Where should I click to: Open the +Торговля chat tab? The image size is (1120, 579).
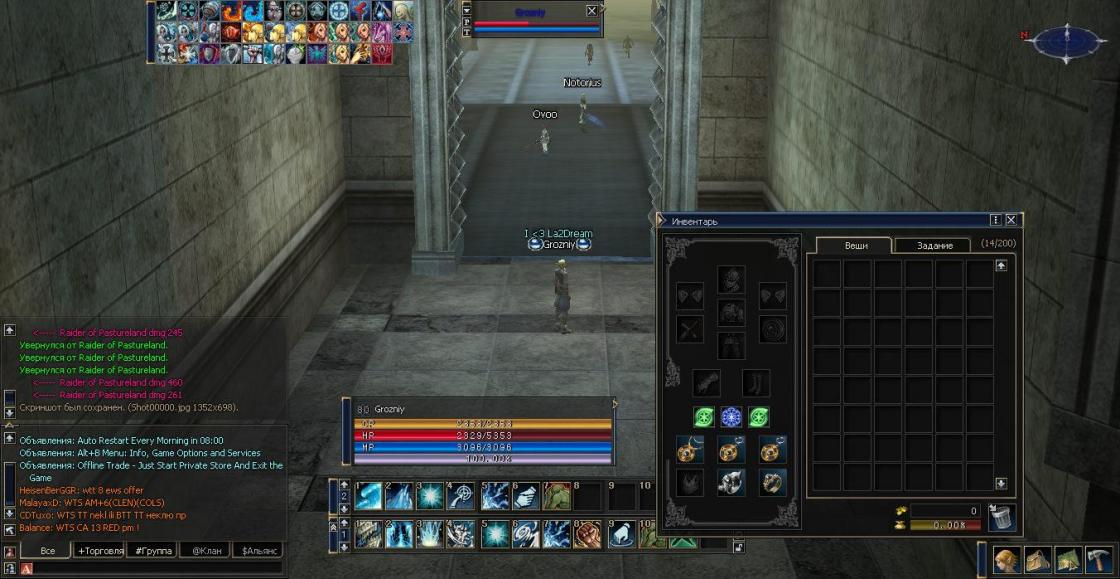tap(101, 551)
